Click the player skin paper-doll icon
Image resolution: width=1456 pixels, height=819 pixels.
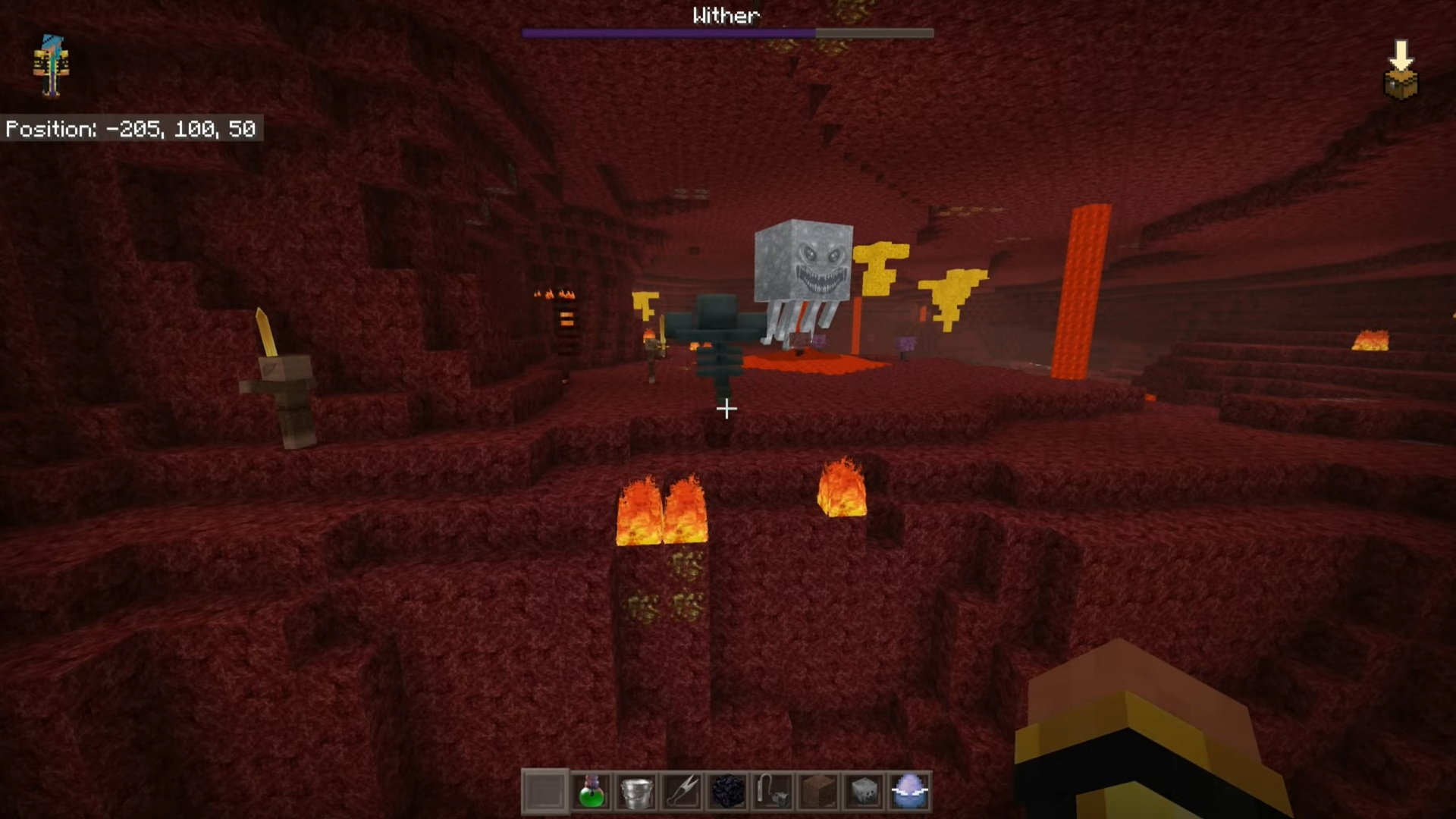point(51,66)
